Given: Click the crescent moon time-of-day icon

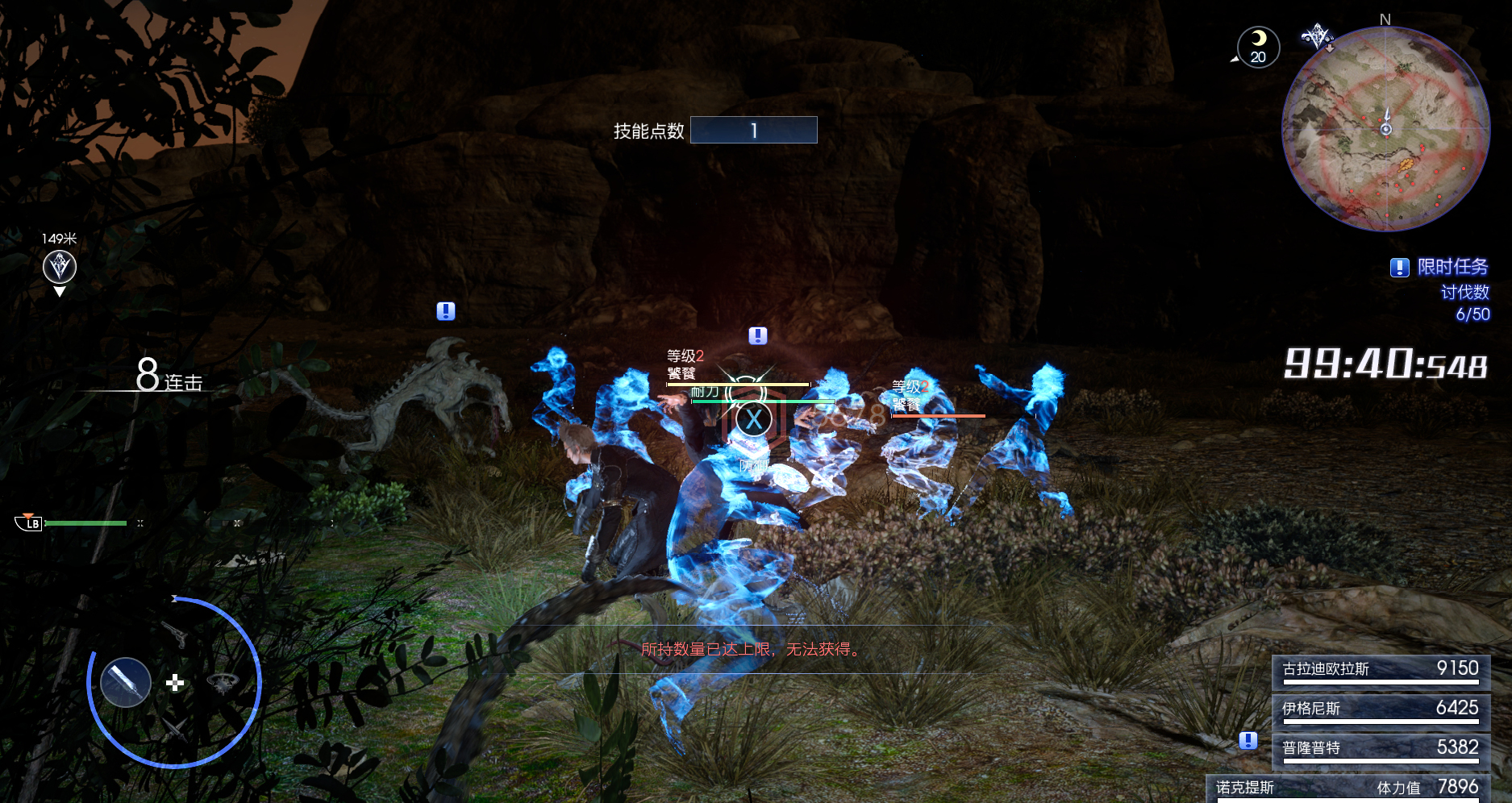Looking at the screenshot, I should click(x=1258, y=47).
